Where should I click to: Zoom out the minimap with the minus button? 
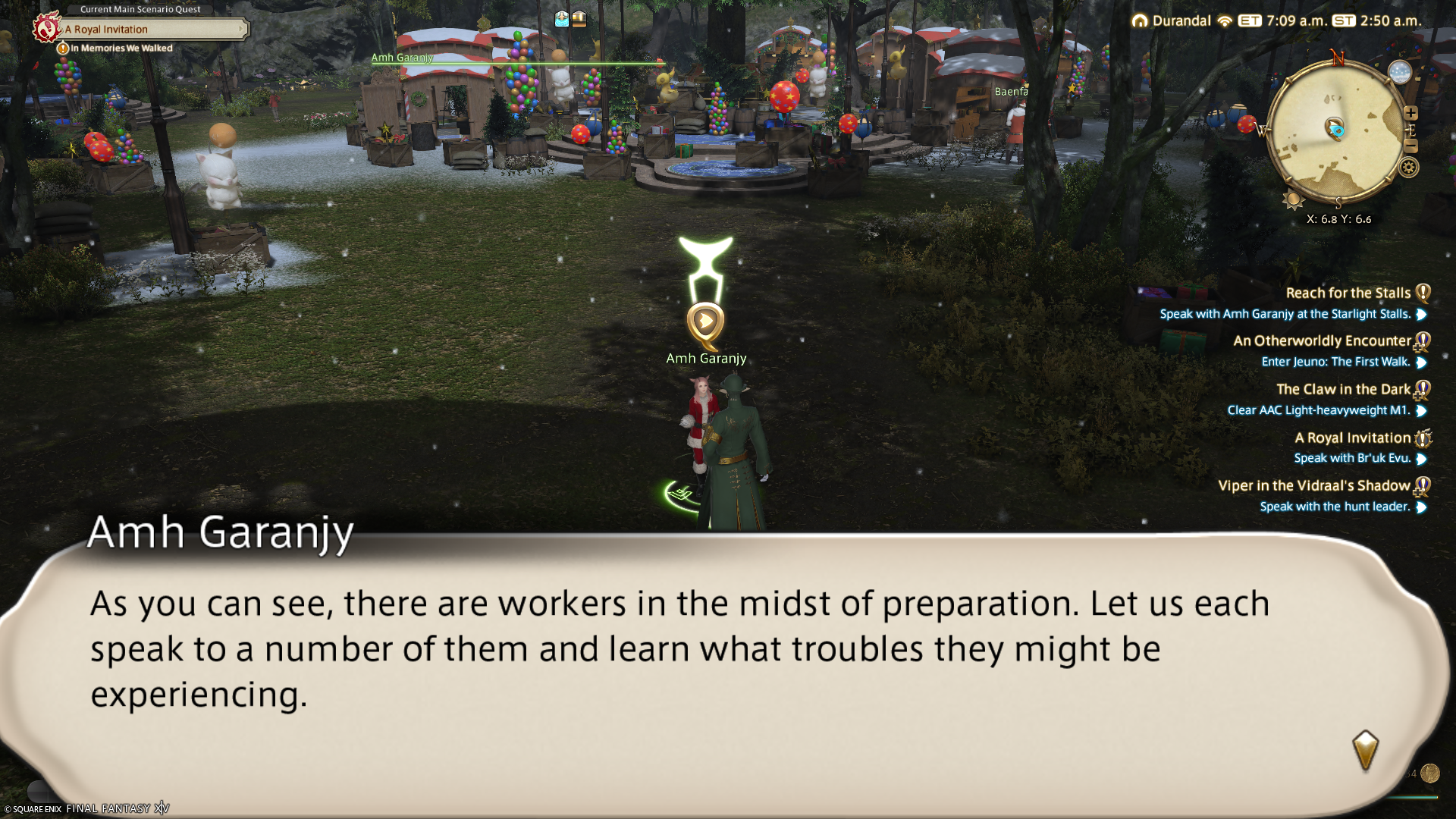[1410, 146]
